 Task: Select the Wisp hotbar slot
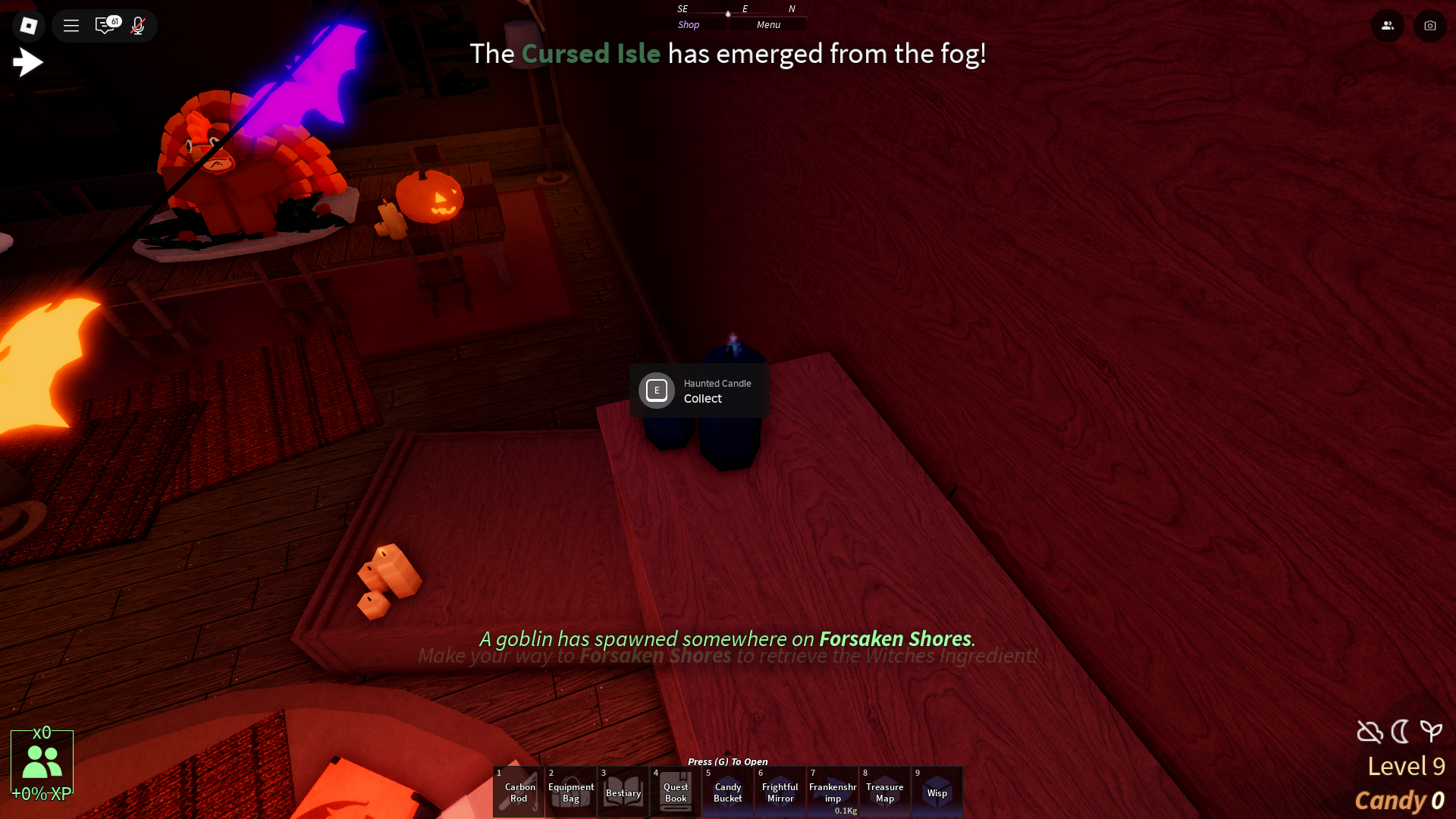pyautogui.click(x=937, y=792)
